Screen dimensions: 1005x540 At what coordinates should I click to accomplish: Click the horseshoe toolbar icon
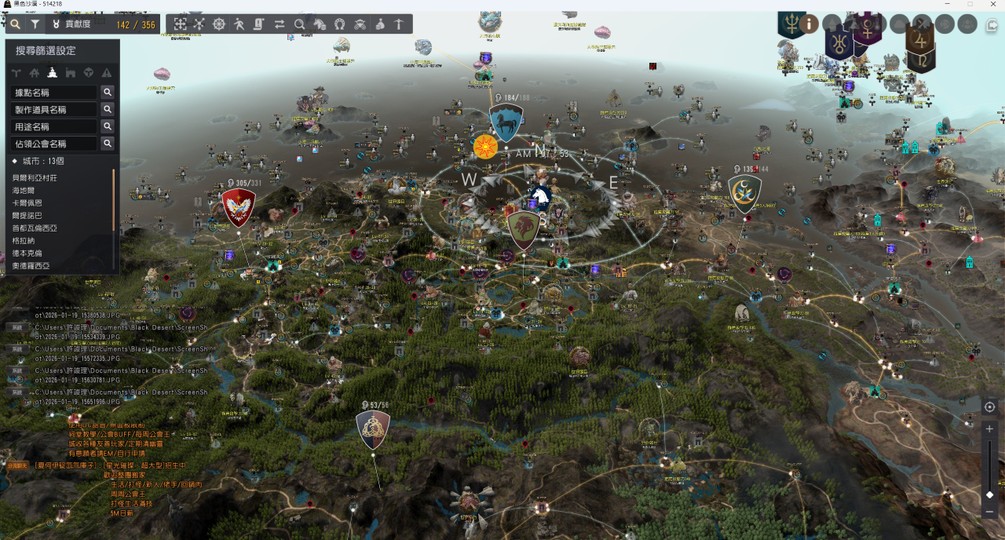[340, 24]
